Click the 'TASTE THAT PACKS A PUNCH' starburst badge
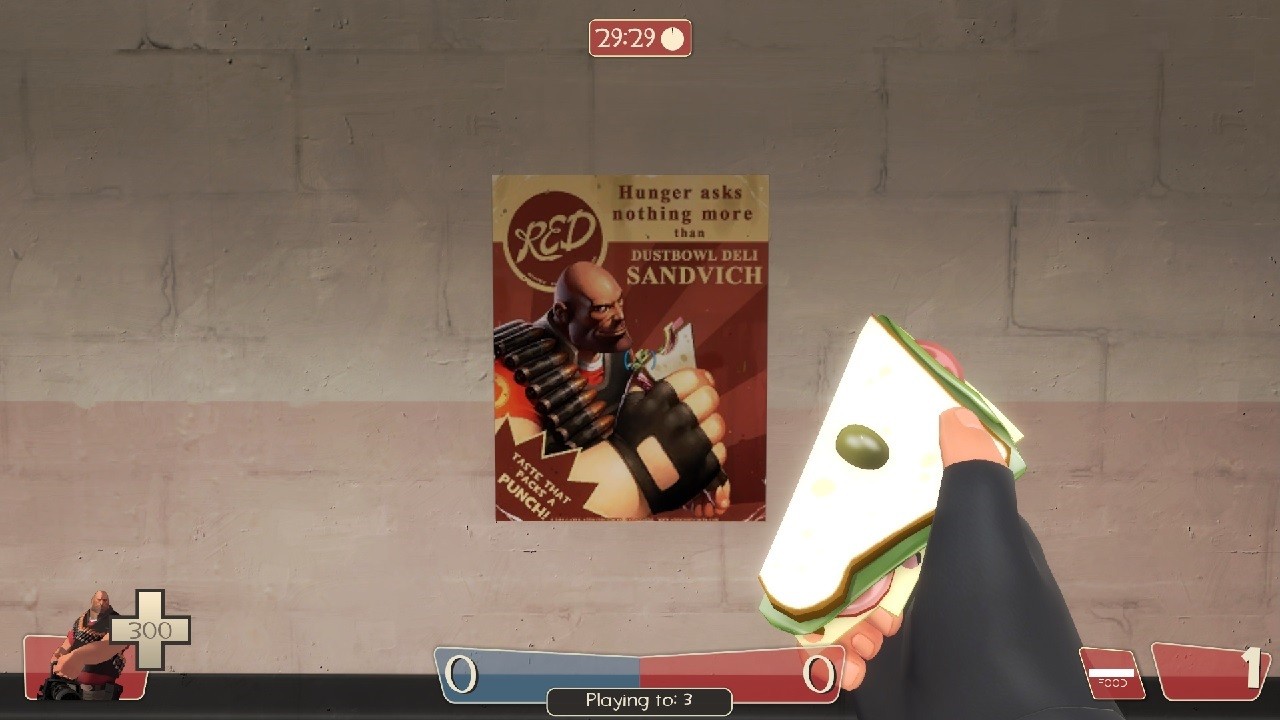1280x720 pixels. point(539,477)
